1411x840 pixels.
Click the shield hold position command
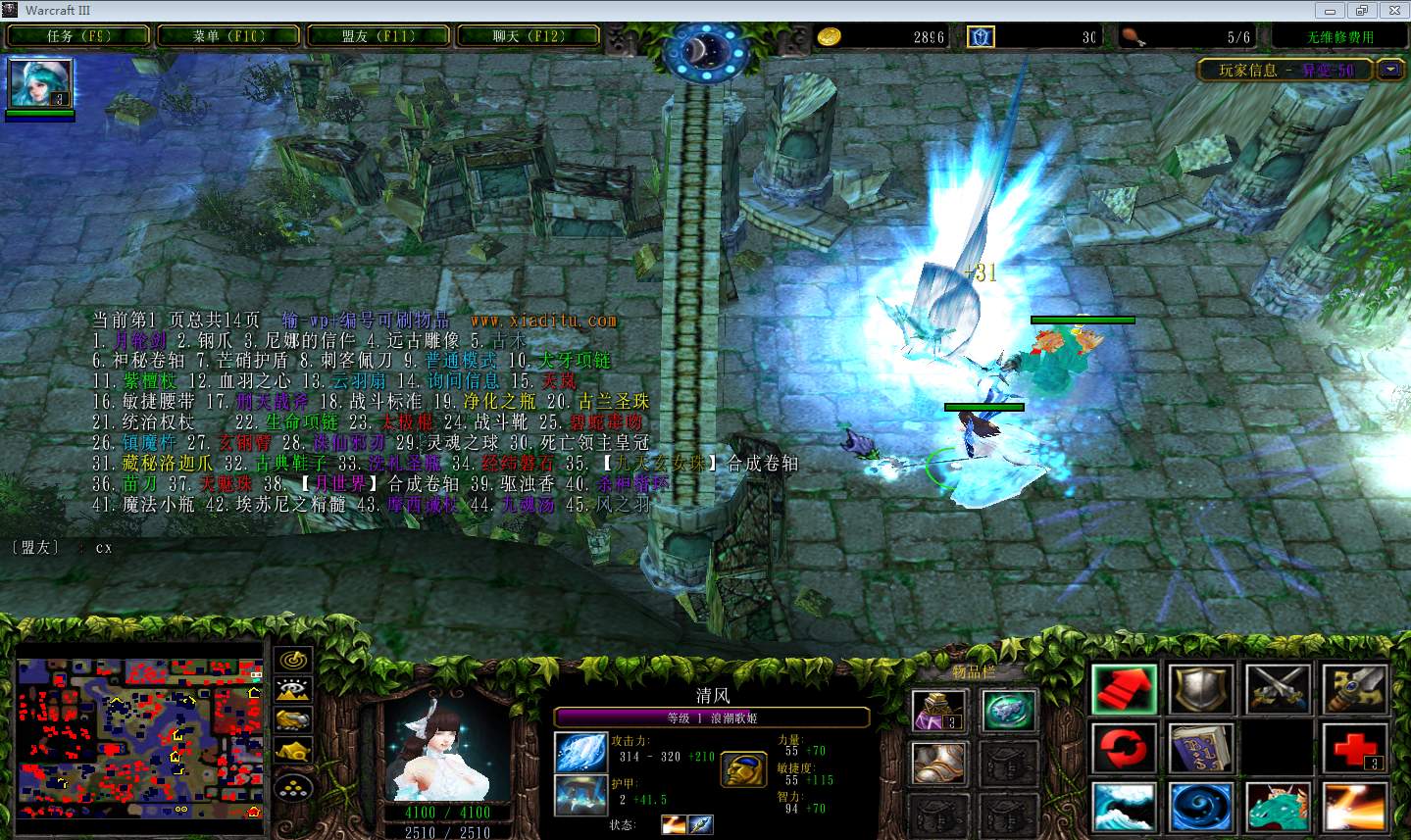pyautogui.click(x=1201, y=689)
